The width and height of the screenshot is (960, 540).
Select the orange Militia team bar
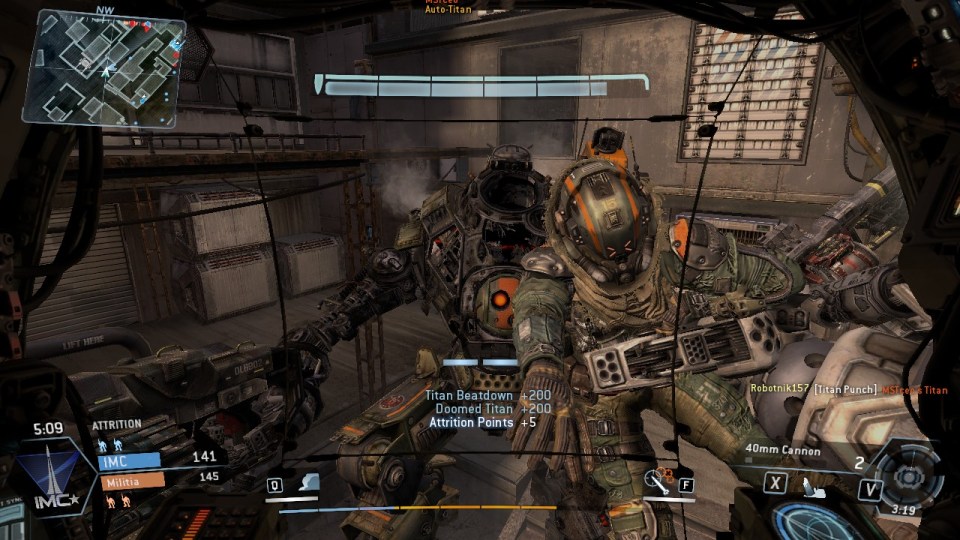132,481
